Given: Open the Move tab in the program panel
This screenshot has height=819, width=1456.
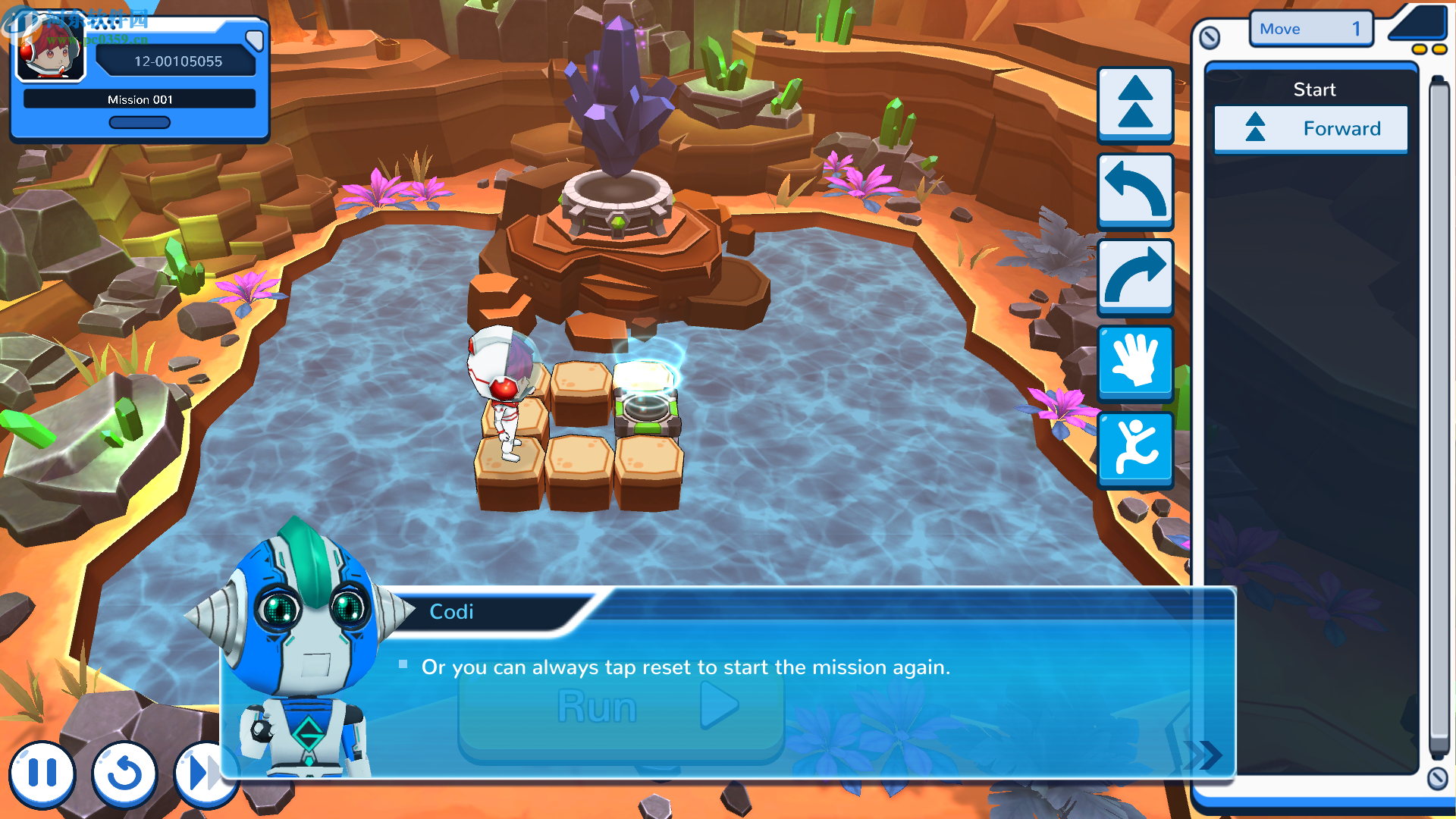Looking at the screenshot, I should click(1310, 29).
